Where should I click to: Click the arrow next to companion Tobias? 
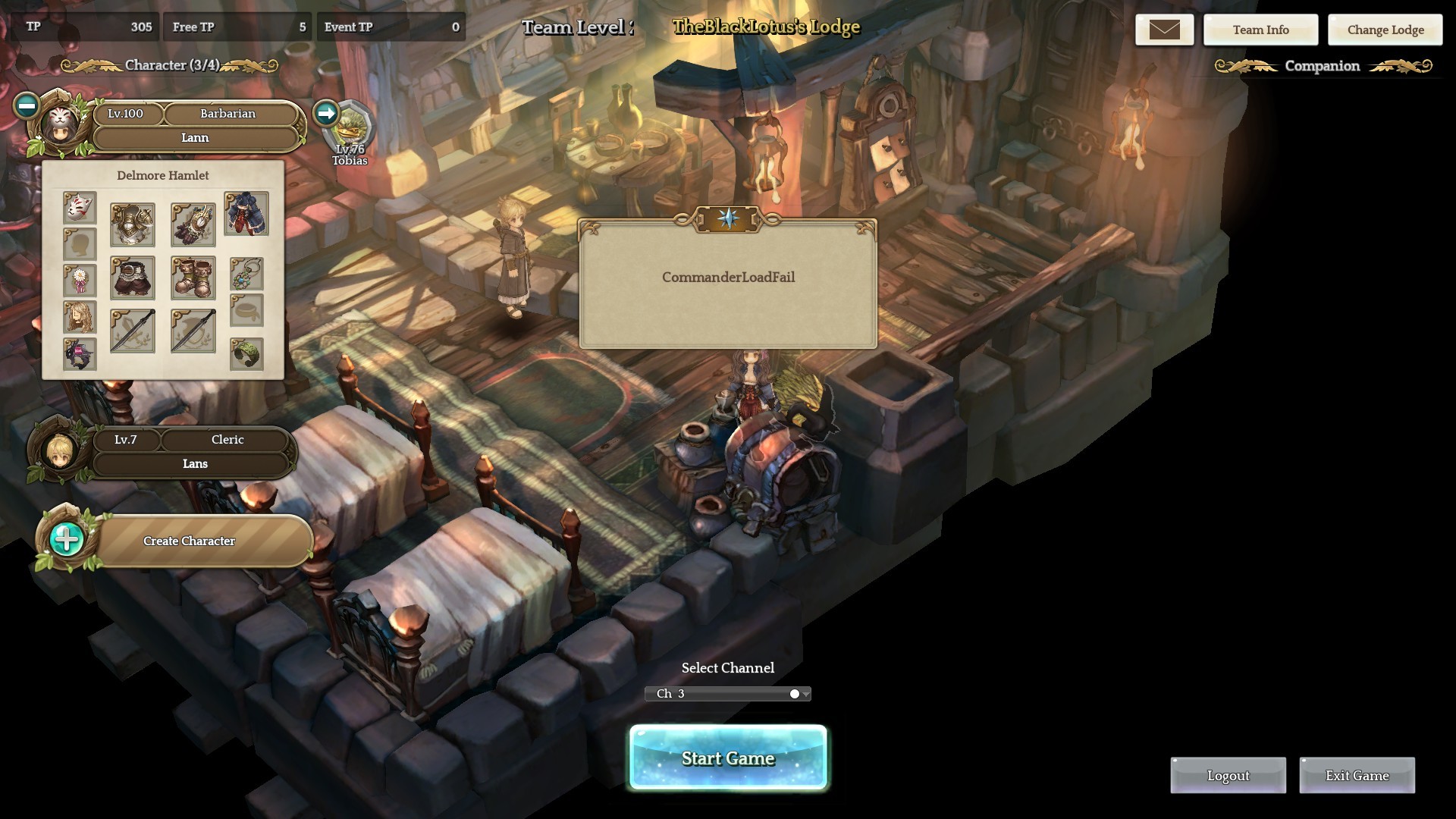[326, 114]
